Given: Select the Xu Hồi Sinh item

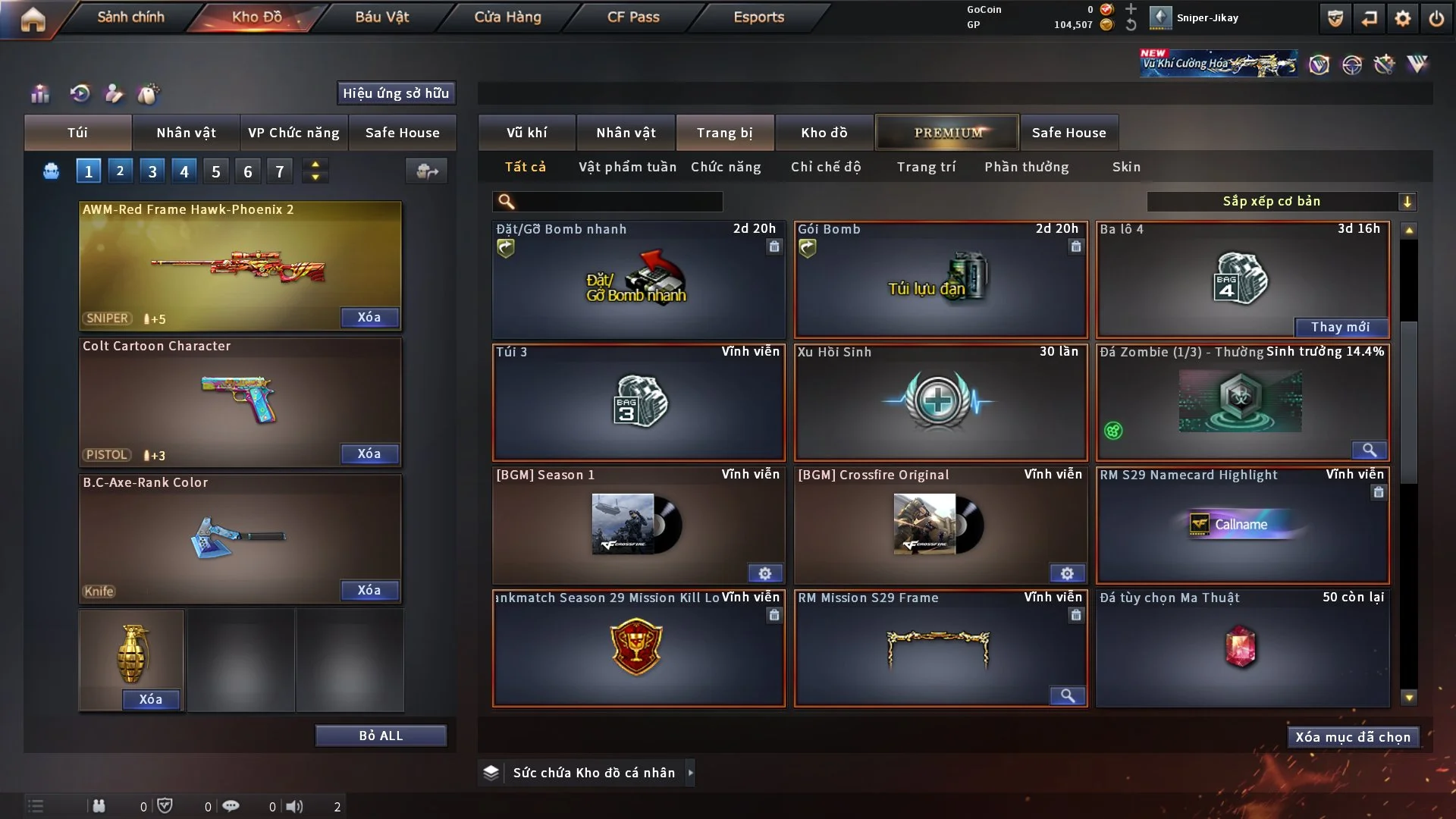Looking at the screenshot, I should tap(940, 403).
